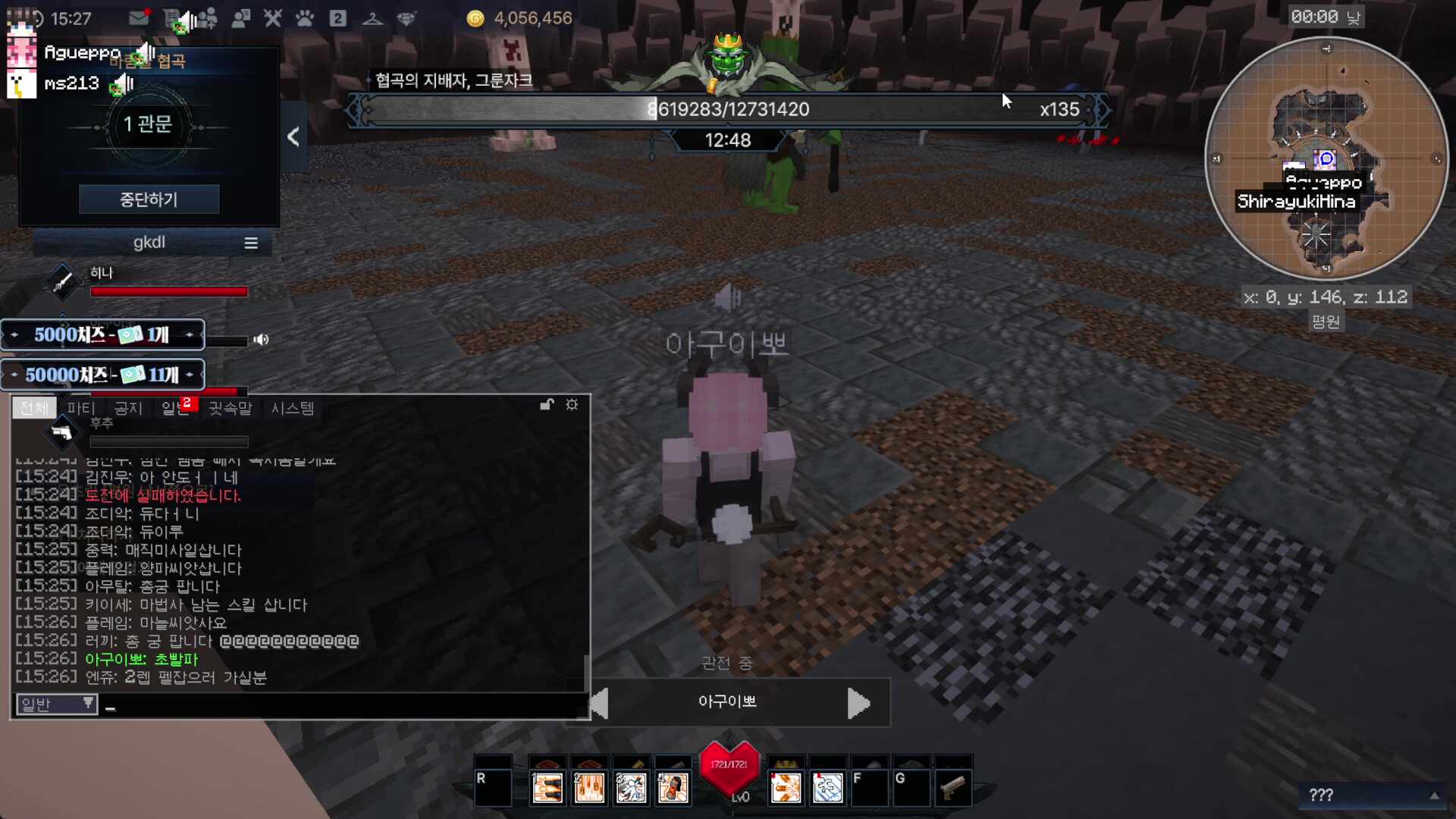Click the 중단하기 (stop) button
This screenshot has width=1456, height=819.
[x=149, y=199]
